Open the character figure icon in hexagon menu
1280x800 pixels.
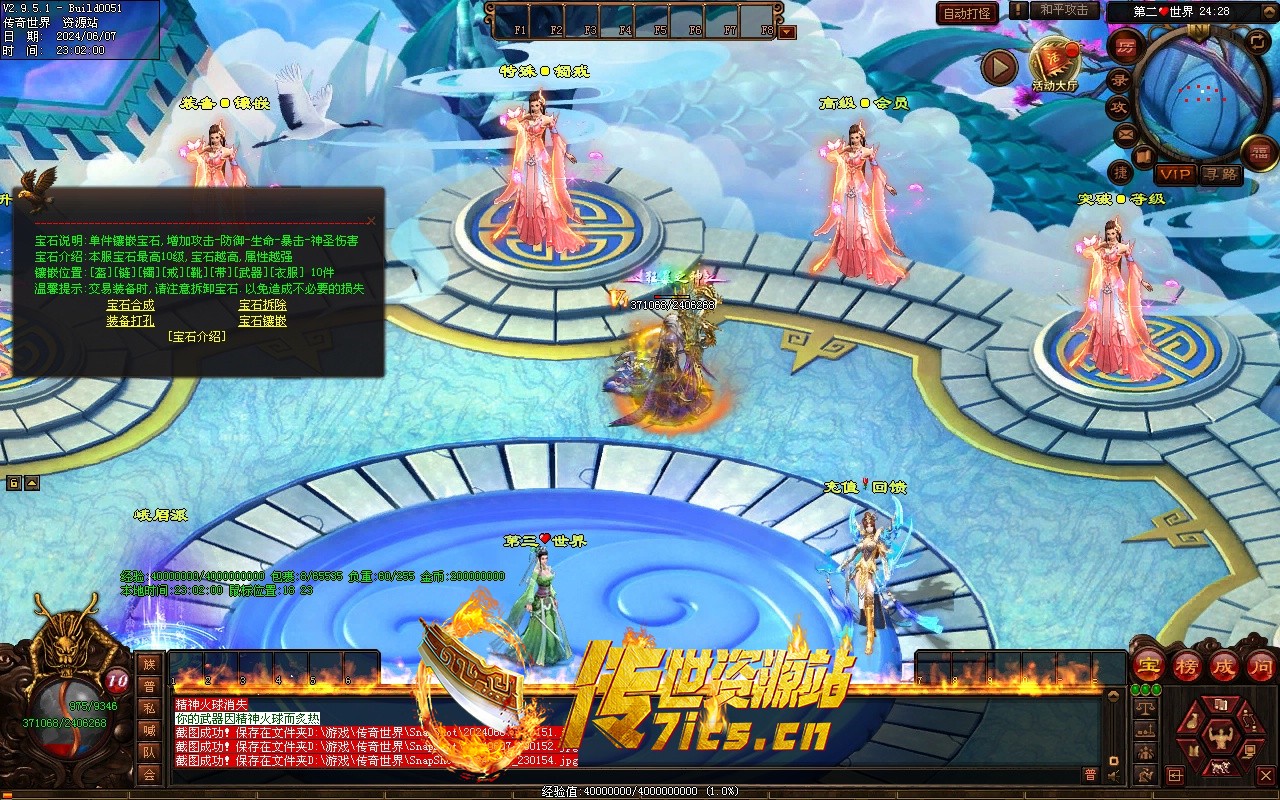(1219, 738)
